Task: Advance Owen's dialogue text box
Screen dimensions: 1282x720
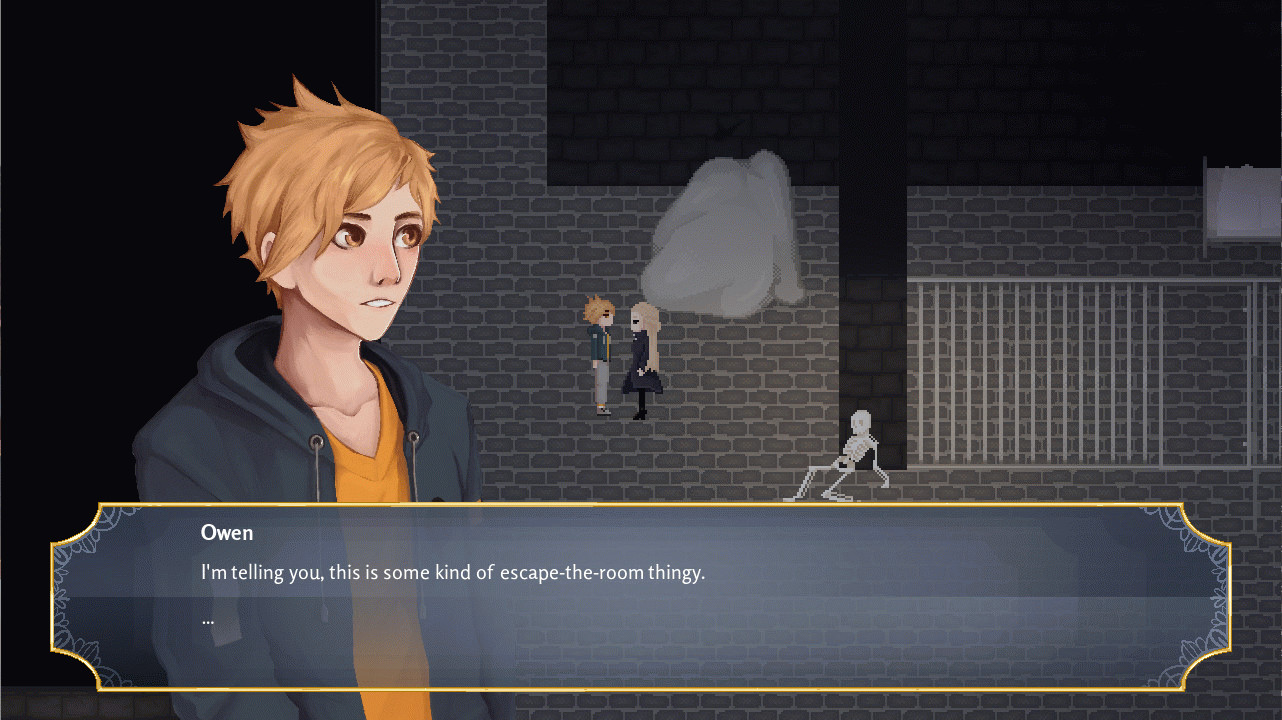Action: 640,596
